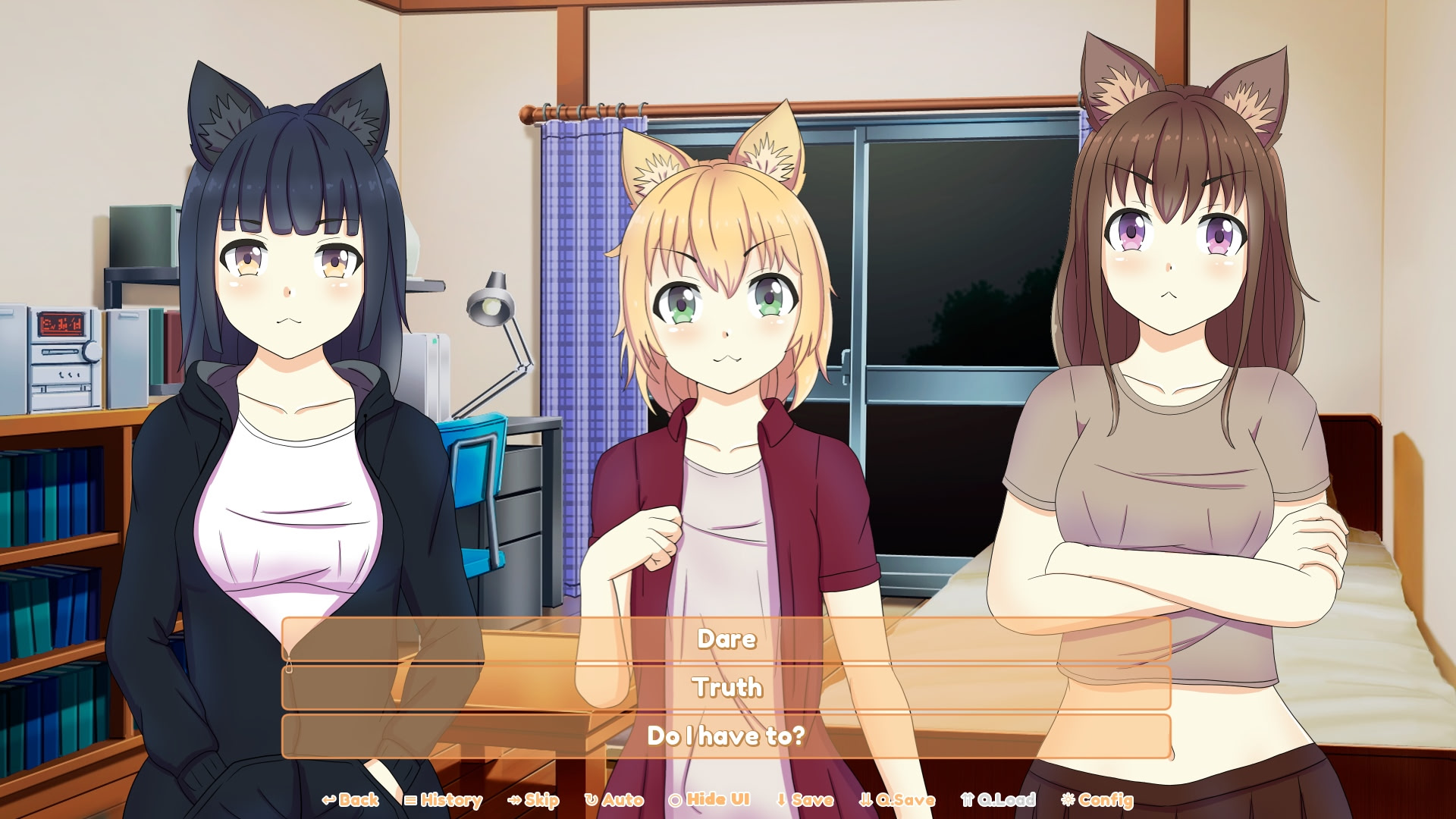Click the lined History icon

click(409, 799)
